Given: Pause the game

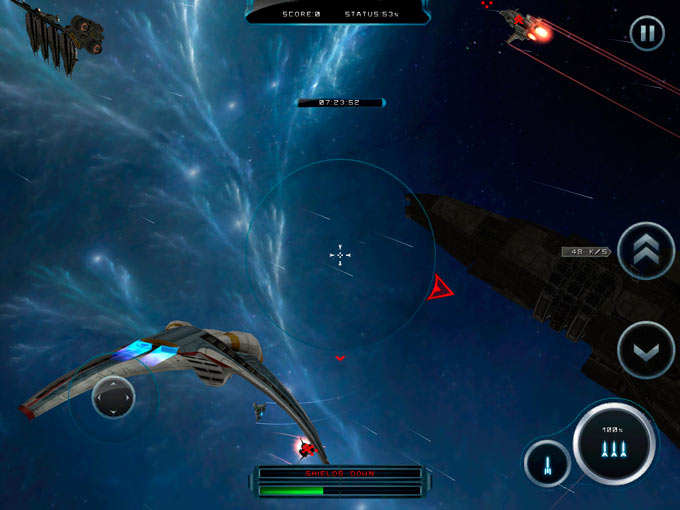Looking at the screenshot, I should (x=647, y=34).
